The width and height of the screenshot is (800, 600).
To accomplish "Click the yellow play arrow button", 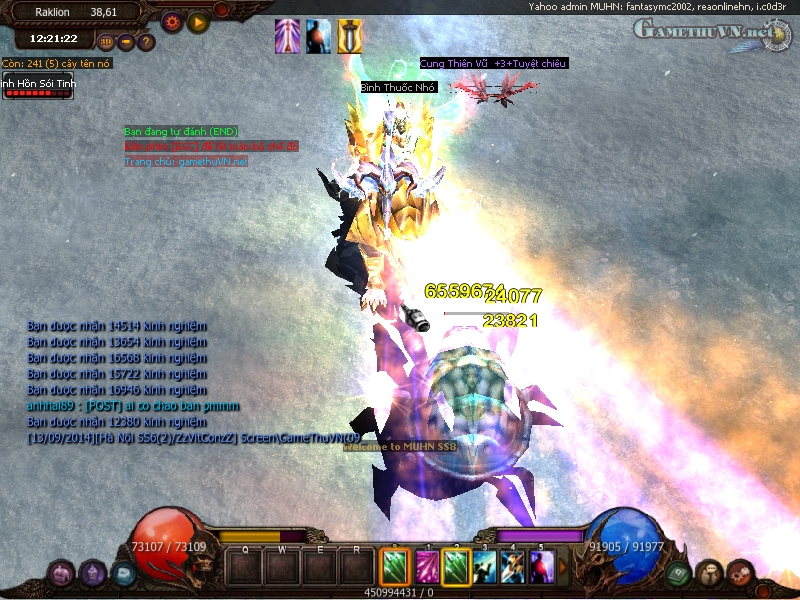I will click(198, 20).
